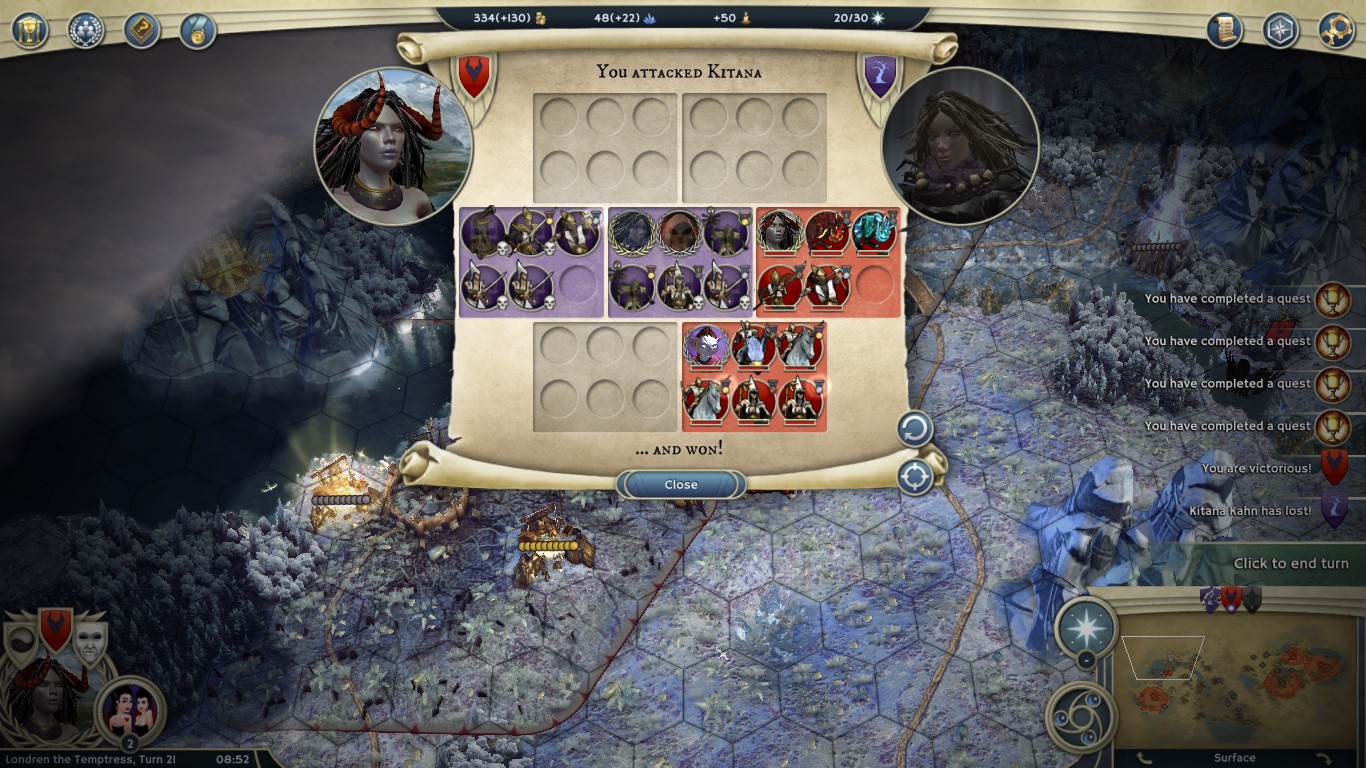Screen dimensions: 1366x768
Task: Open the scroll icon at top right
Action: 1224,30
